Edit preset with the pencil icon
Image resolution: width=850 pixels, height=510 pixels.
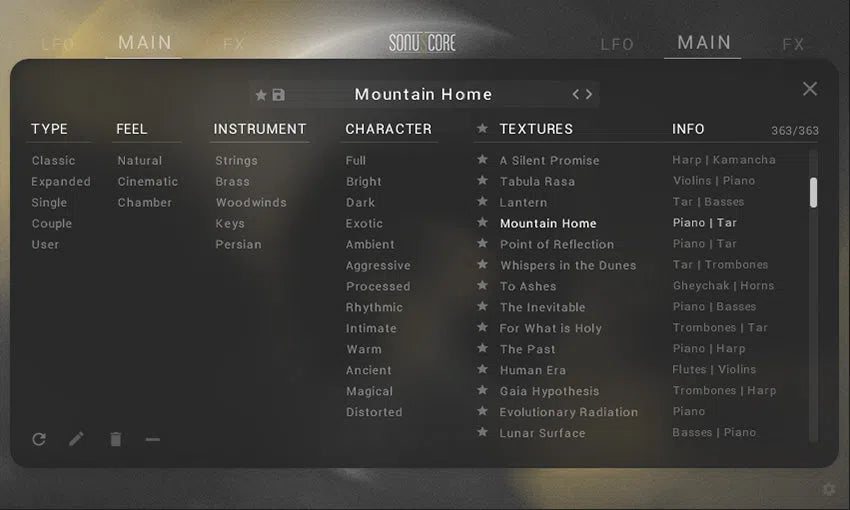point(77,439)
